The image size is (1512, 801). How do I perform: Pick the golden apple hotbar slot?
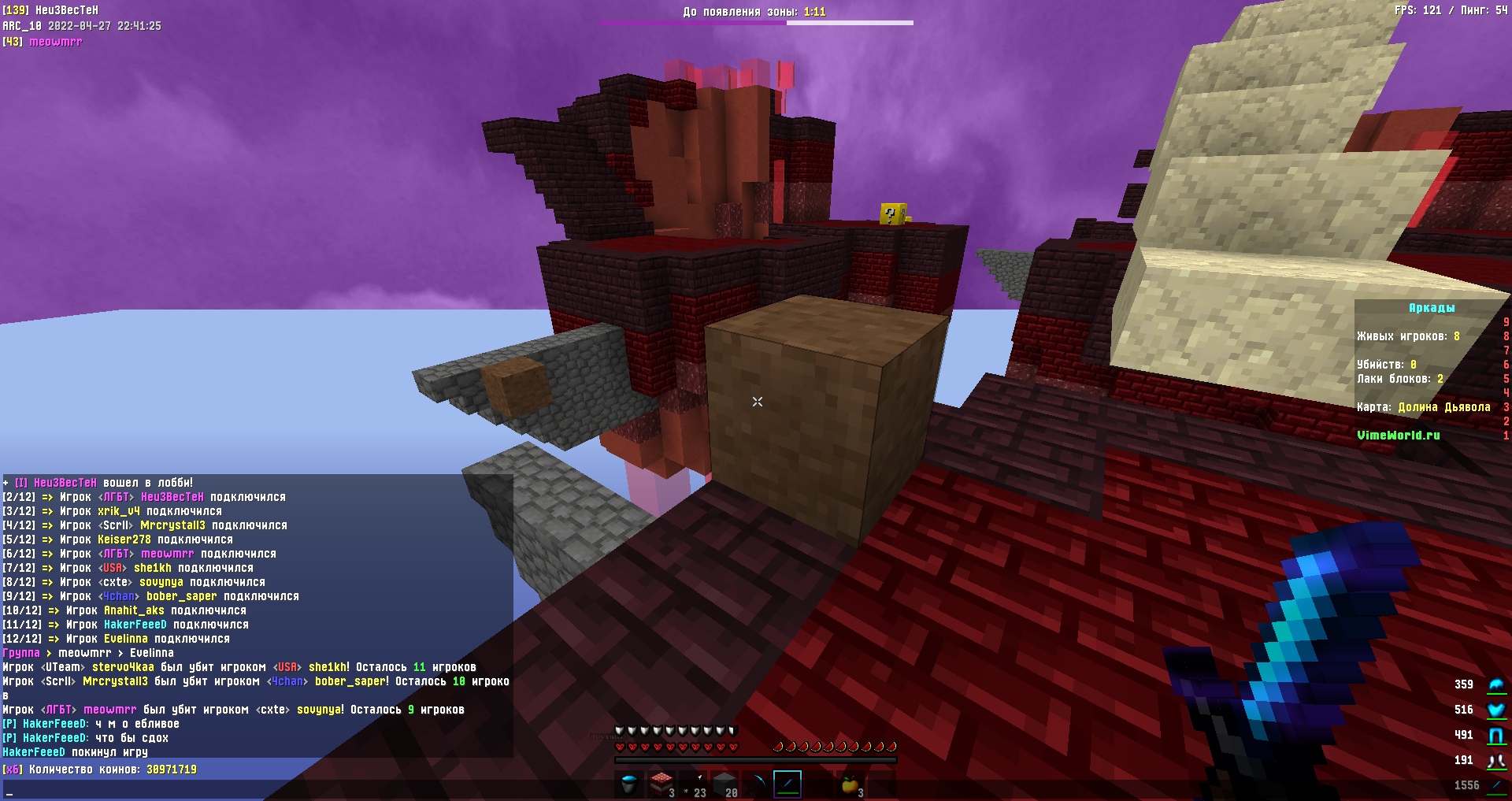(x=850, y=784)
